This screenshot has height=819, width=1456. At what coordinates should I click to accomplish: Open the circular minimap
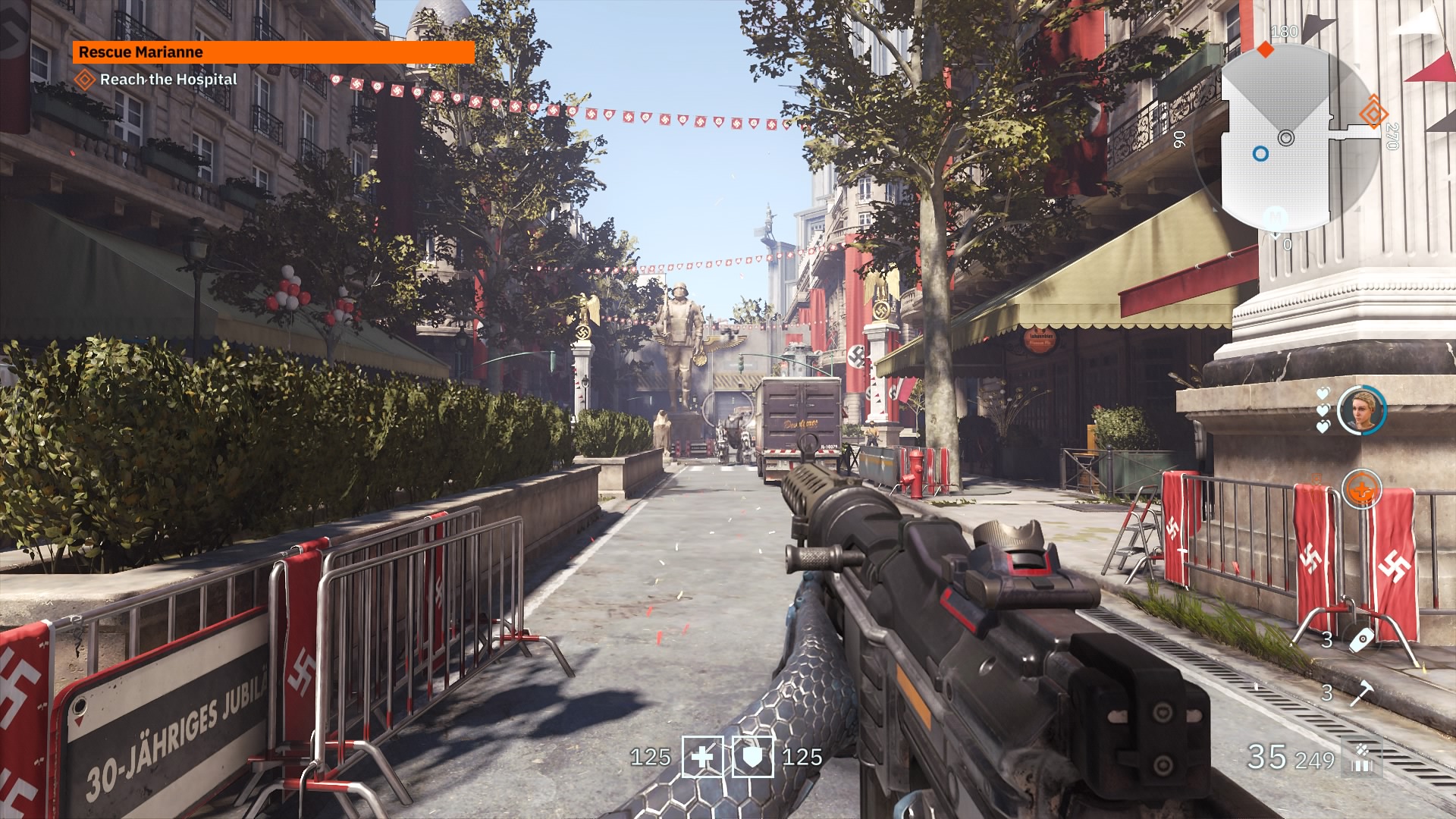(1286, 138)
